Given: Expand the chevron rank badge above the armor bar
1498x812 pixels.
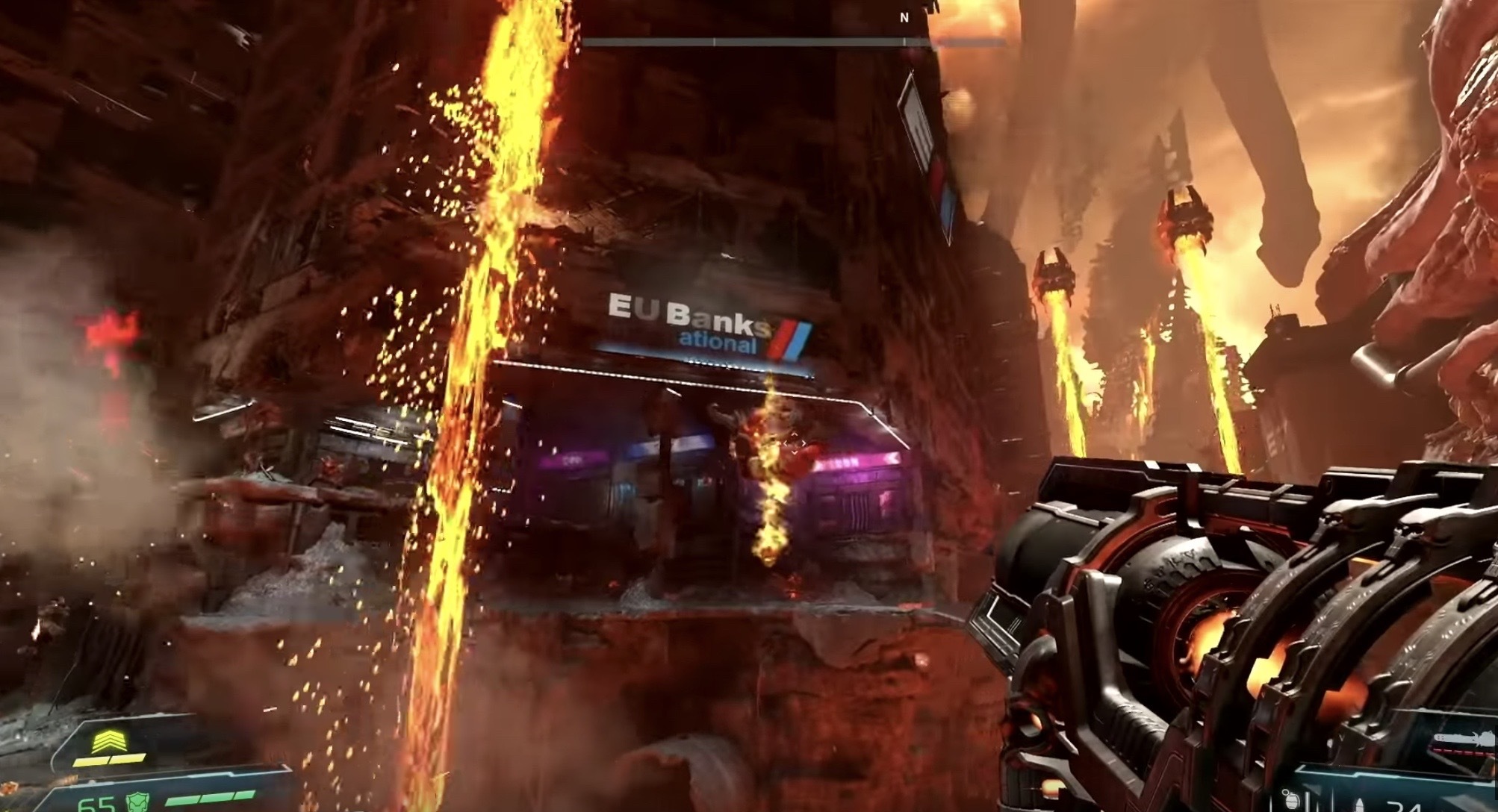Looking at the screenshot, I should pos(108,741).
